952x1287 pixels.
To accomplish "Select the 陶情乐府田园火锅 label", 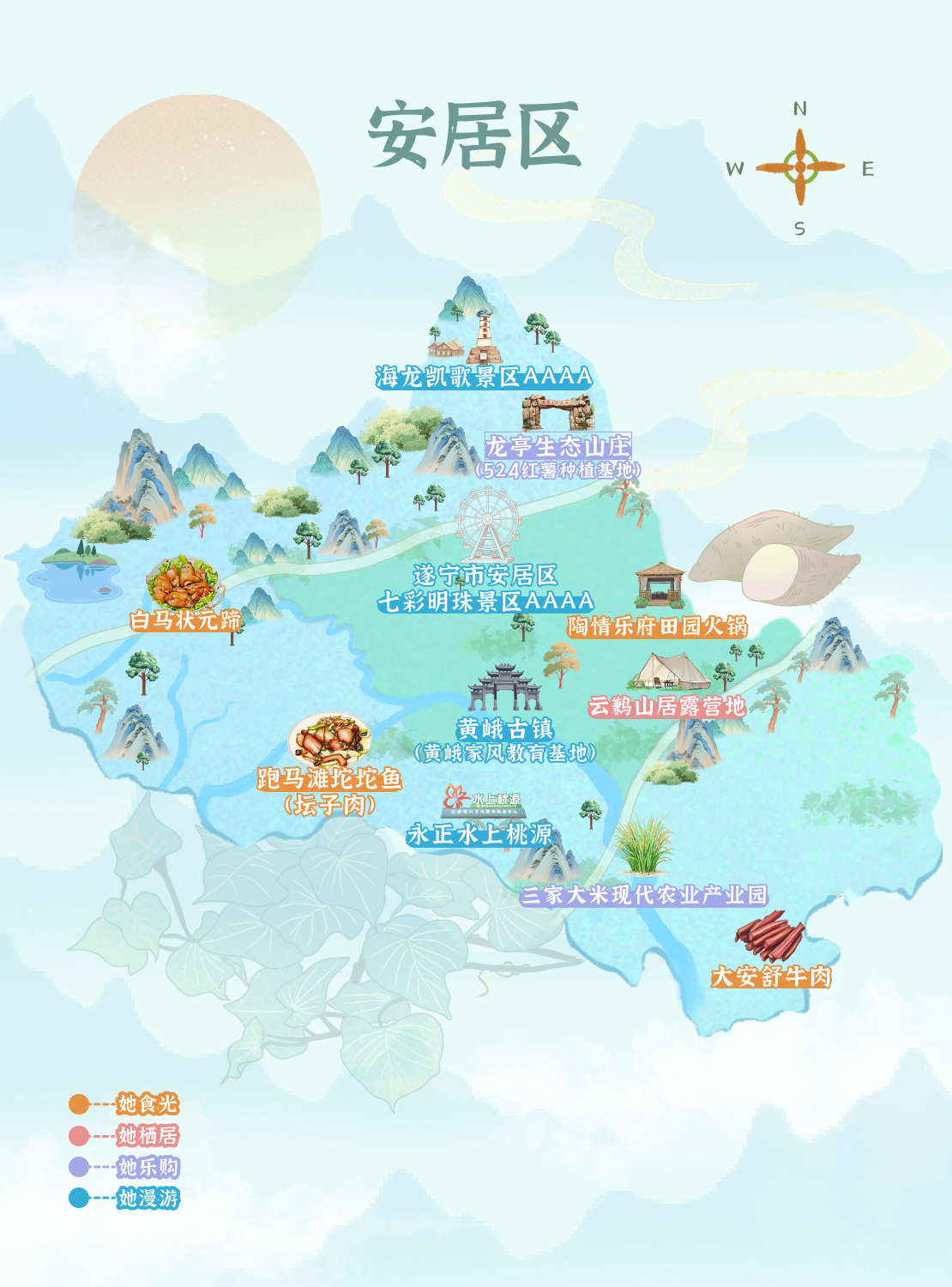I will point(658,626).
